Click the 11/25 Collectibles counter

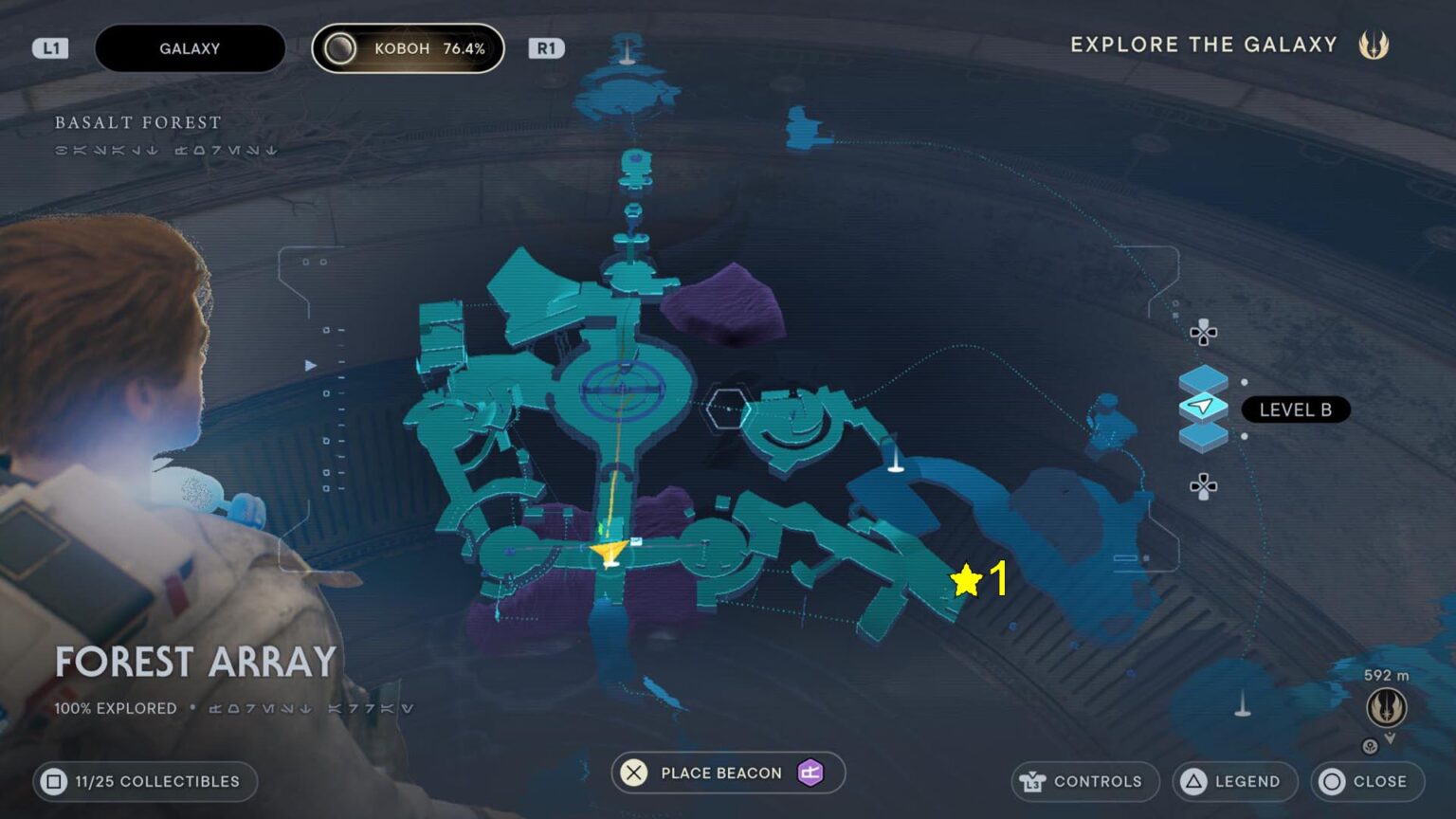144,781
